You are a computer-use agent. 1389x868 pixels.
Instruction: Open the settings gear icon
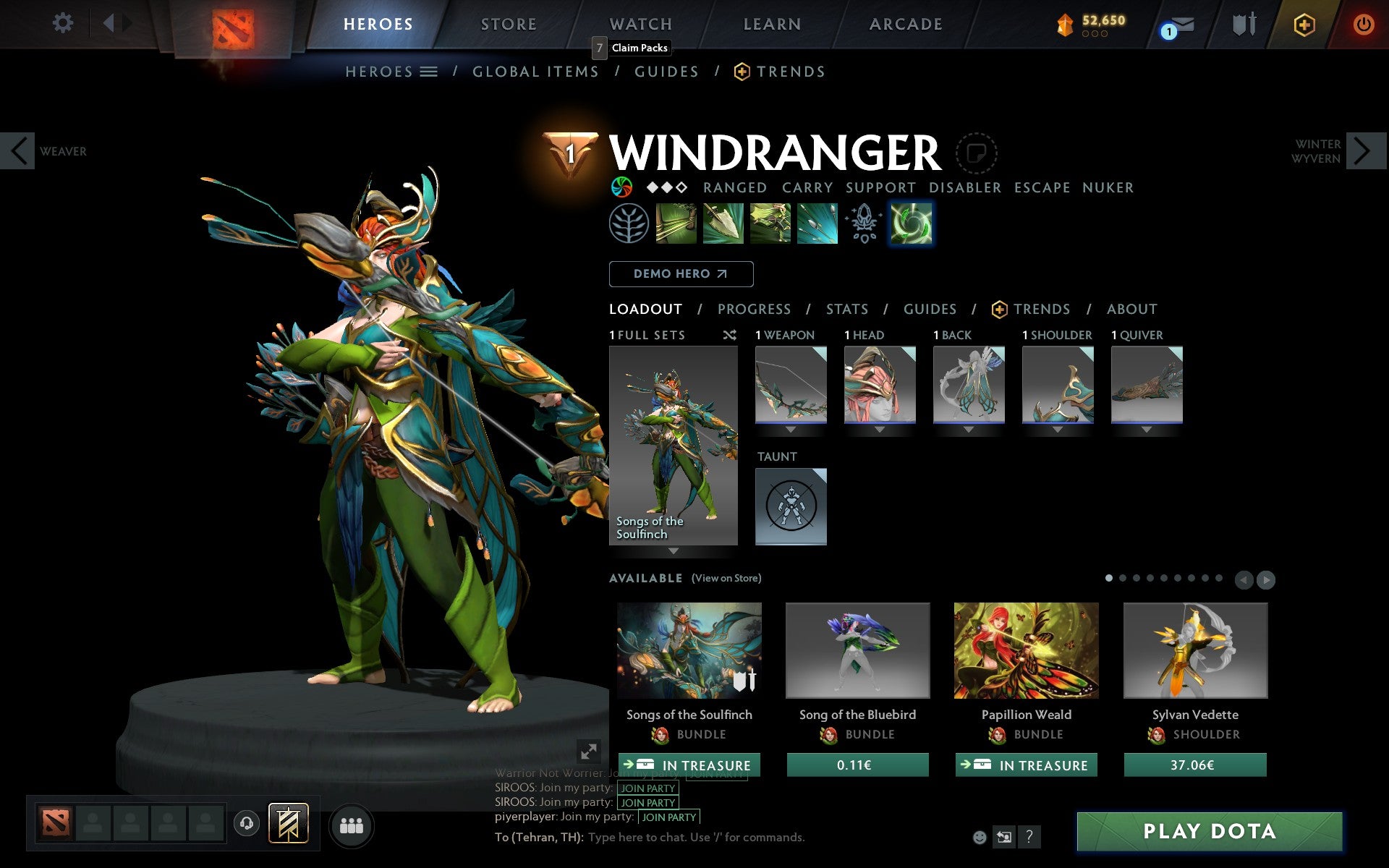[x=64, y=22]
